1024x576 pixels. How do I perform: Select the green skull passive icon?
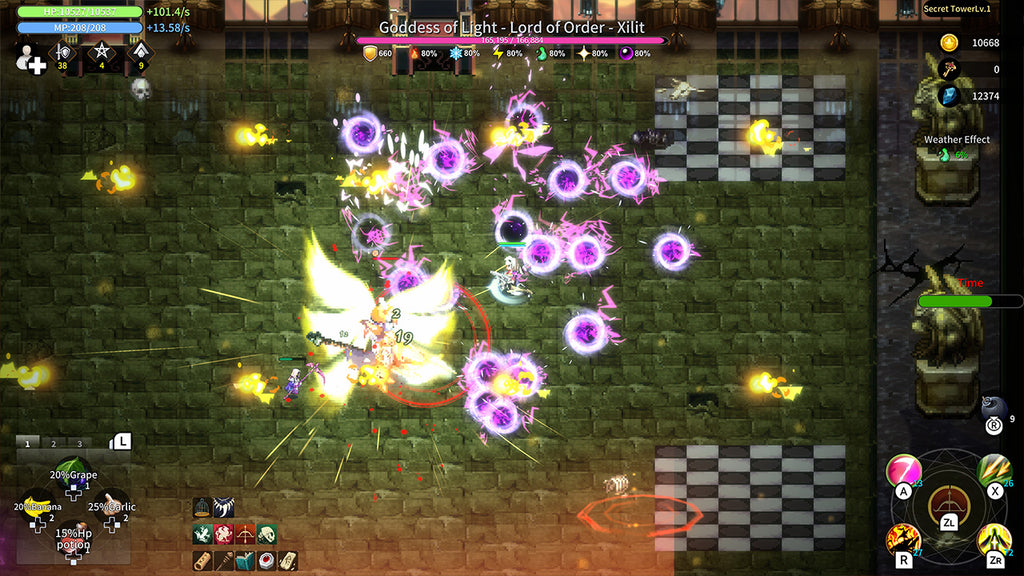pyautogui.click(x=266, y=534)
